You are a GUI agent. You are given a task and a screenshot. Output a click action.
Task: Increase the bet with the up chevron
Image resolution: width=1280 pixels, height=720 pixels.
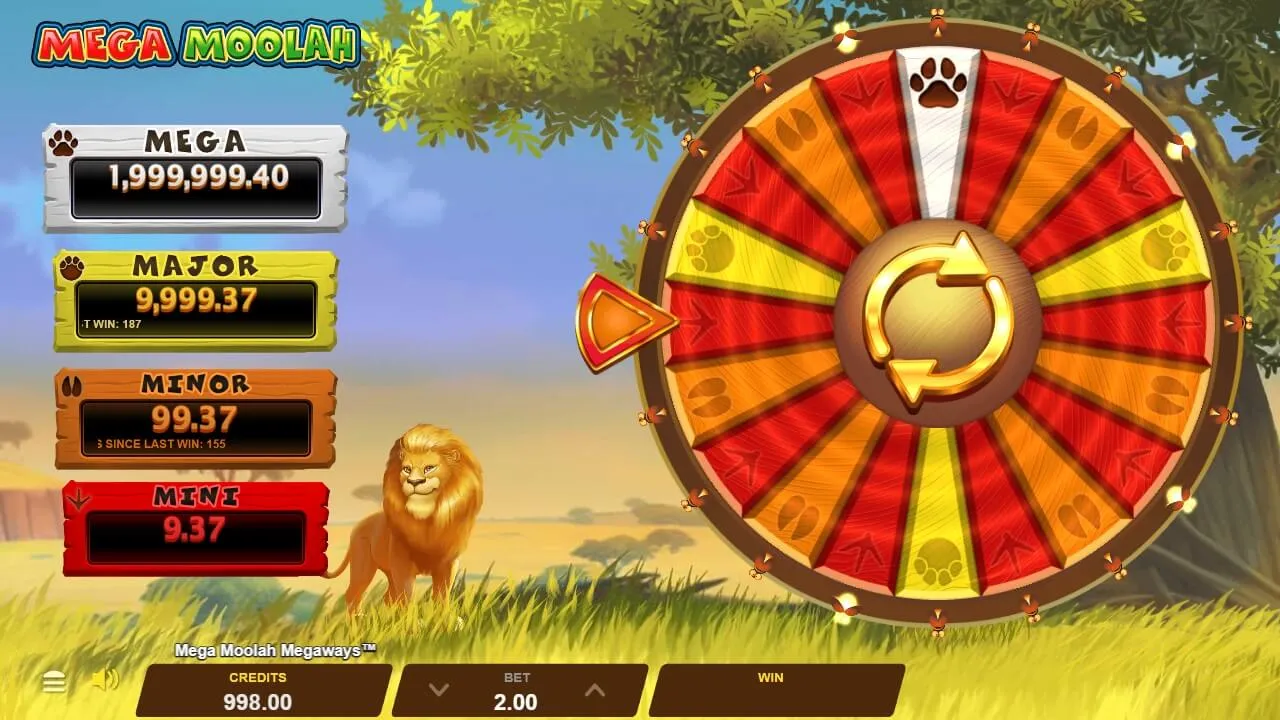594,689
